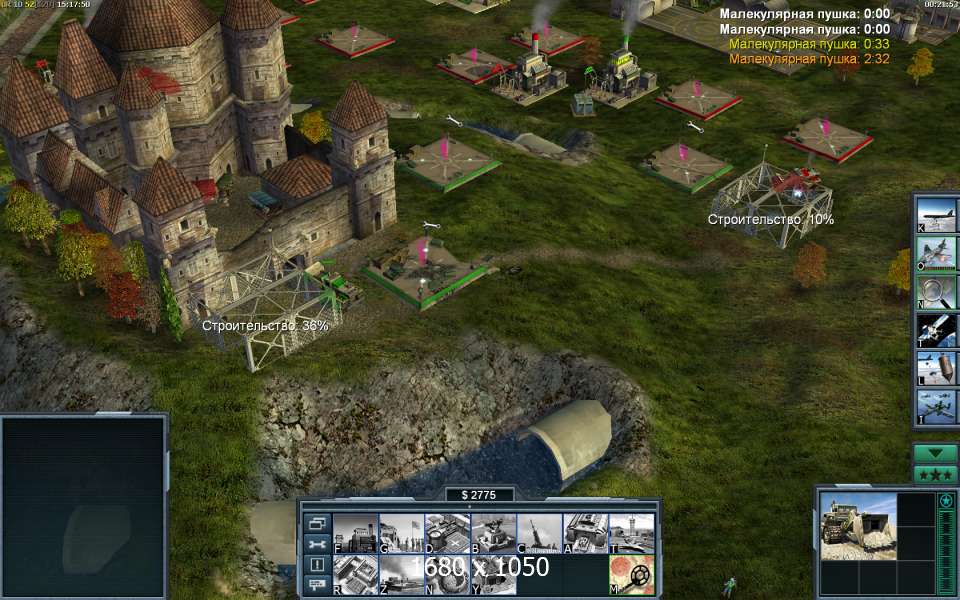
Task: Trigger the satellite power icon
Action: point(936,330)
